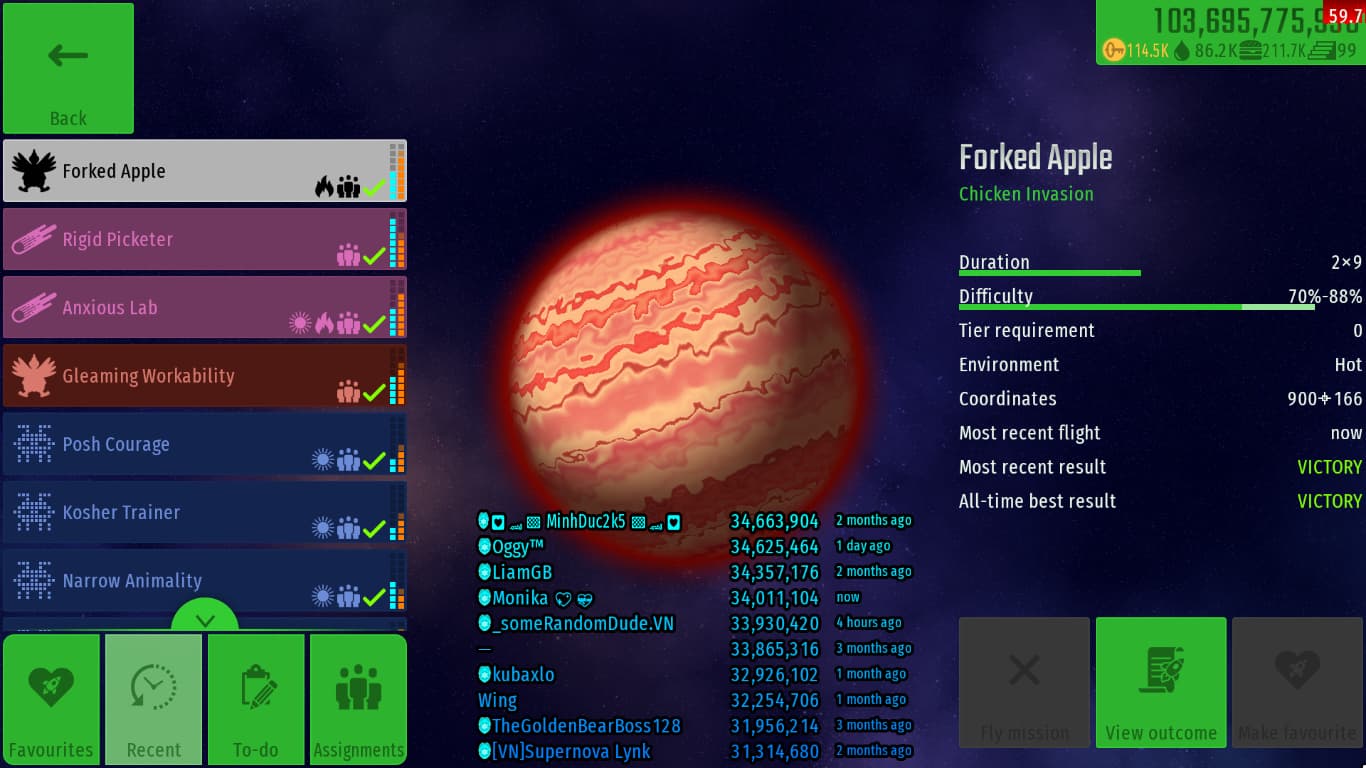This screenshot has width=1366, height=768.
Task: Open the Recent missions tab
Action: tap(154, 700)
